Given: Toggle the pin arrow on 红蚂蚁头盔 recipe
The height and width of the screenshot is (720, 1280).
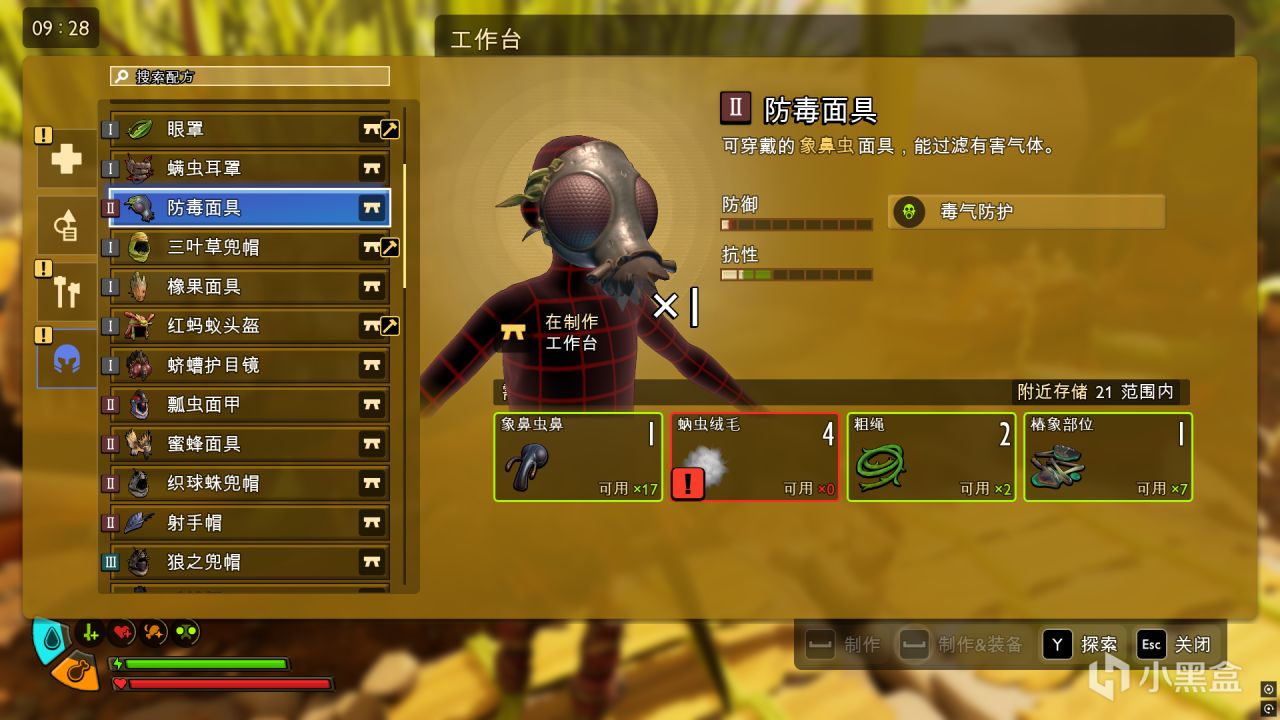Looking at the screenshot, I should coord(388,326).
